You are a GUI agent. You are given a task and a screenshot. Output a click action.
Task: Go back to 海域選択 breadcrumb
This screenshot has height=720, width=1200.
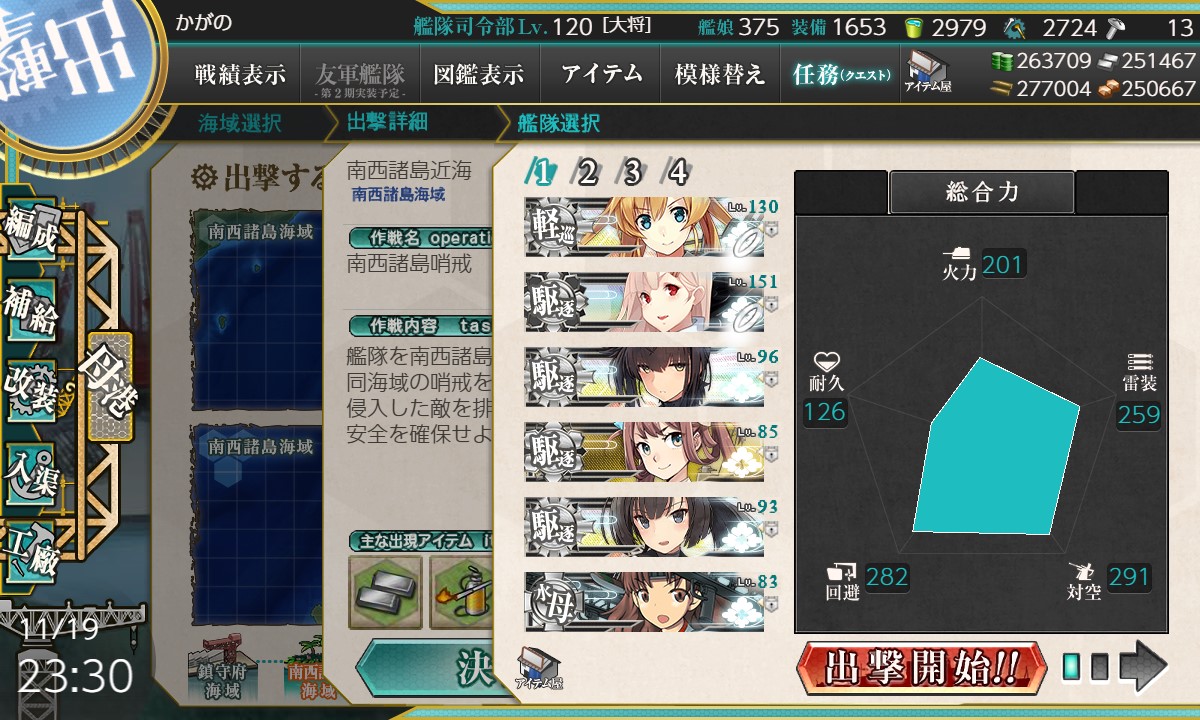click(240, 123)
